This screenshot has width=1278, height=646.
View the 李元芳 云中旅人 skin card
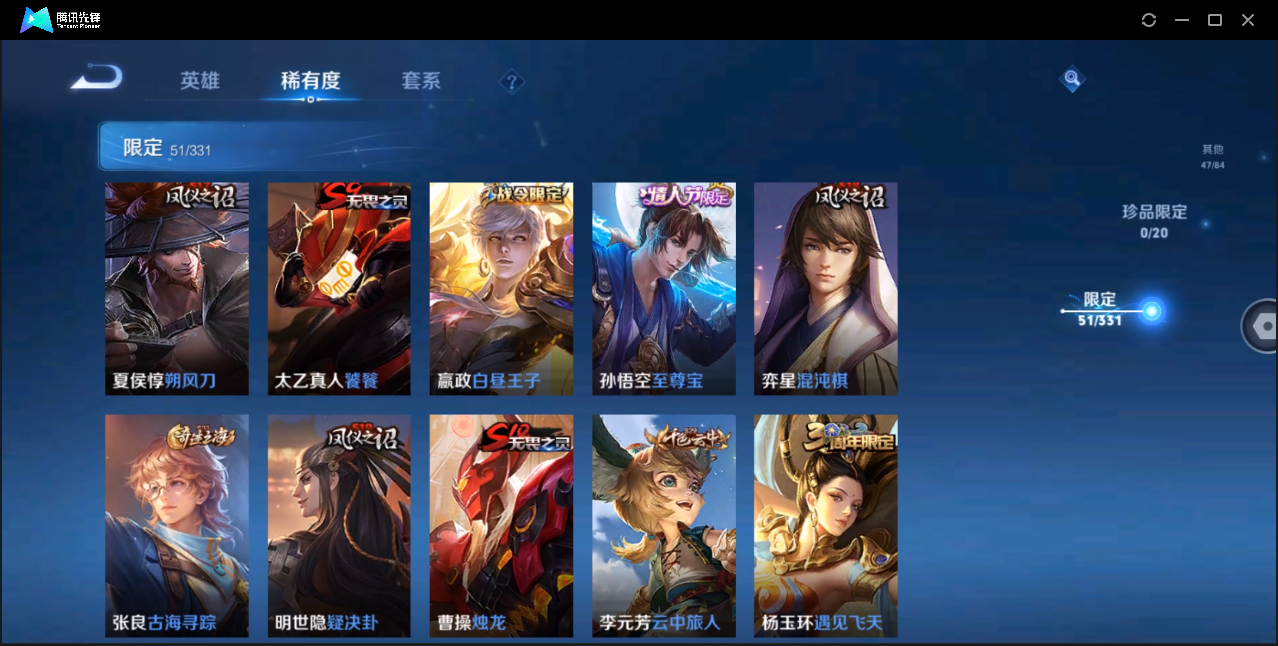pyautogui.click(x=663, y=526)
